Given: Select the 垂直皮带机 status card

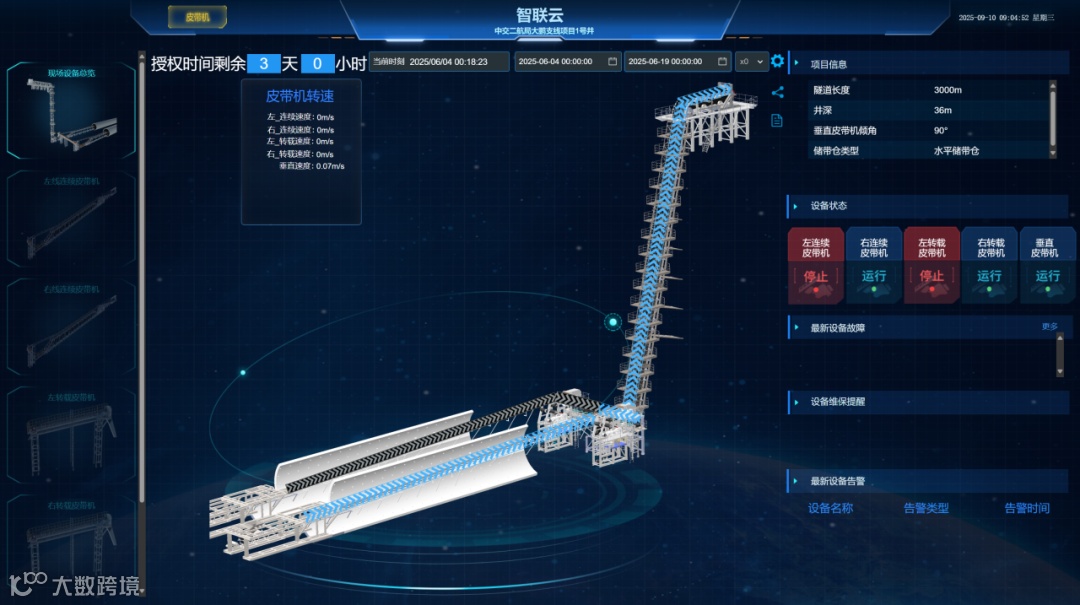Looking at the screenshot, I should (x=1047, y=265).
